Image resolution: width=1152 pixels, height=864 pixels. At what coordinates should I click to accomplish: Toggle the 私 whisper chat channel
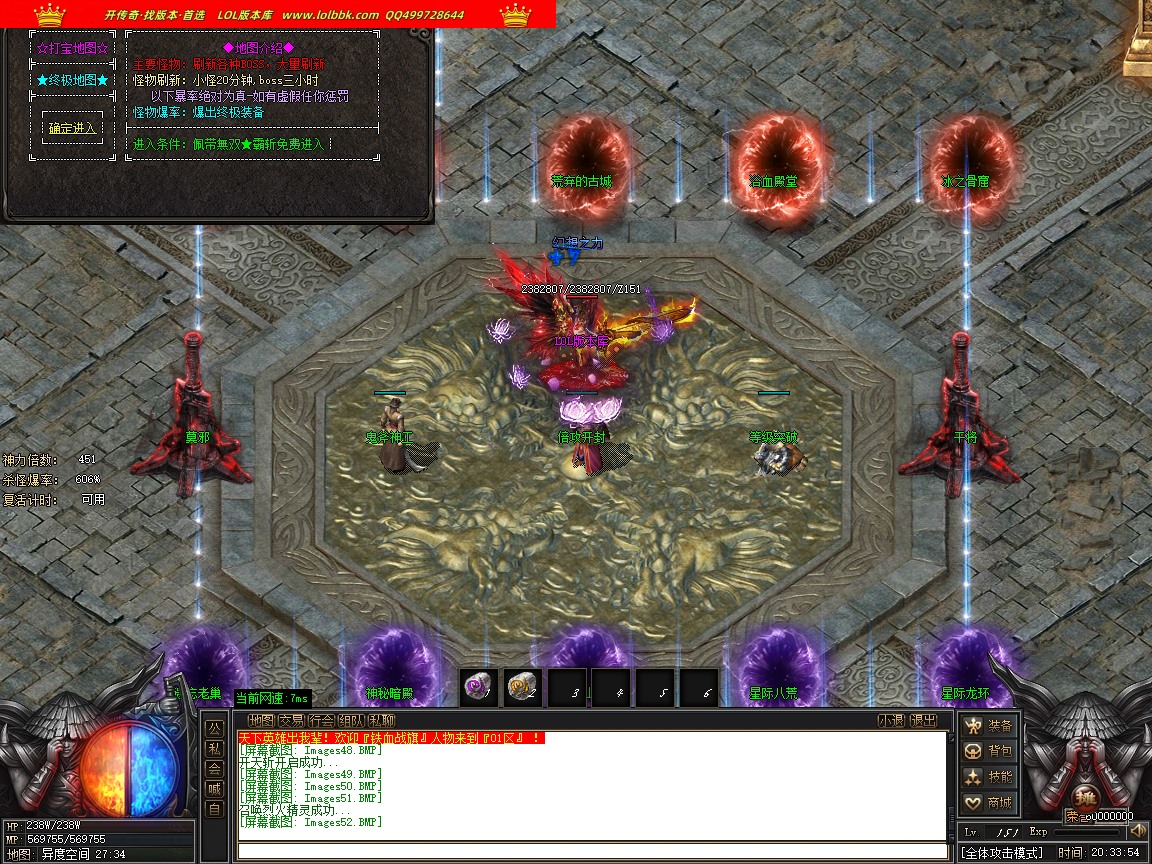pyautogui.click(x=214, y=748)
